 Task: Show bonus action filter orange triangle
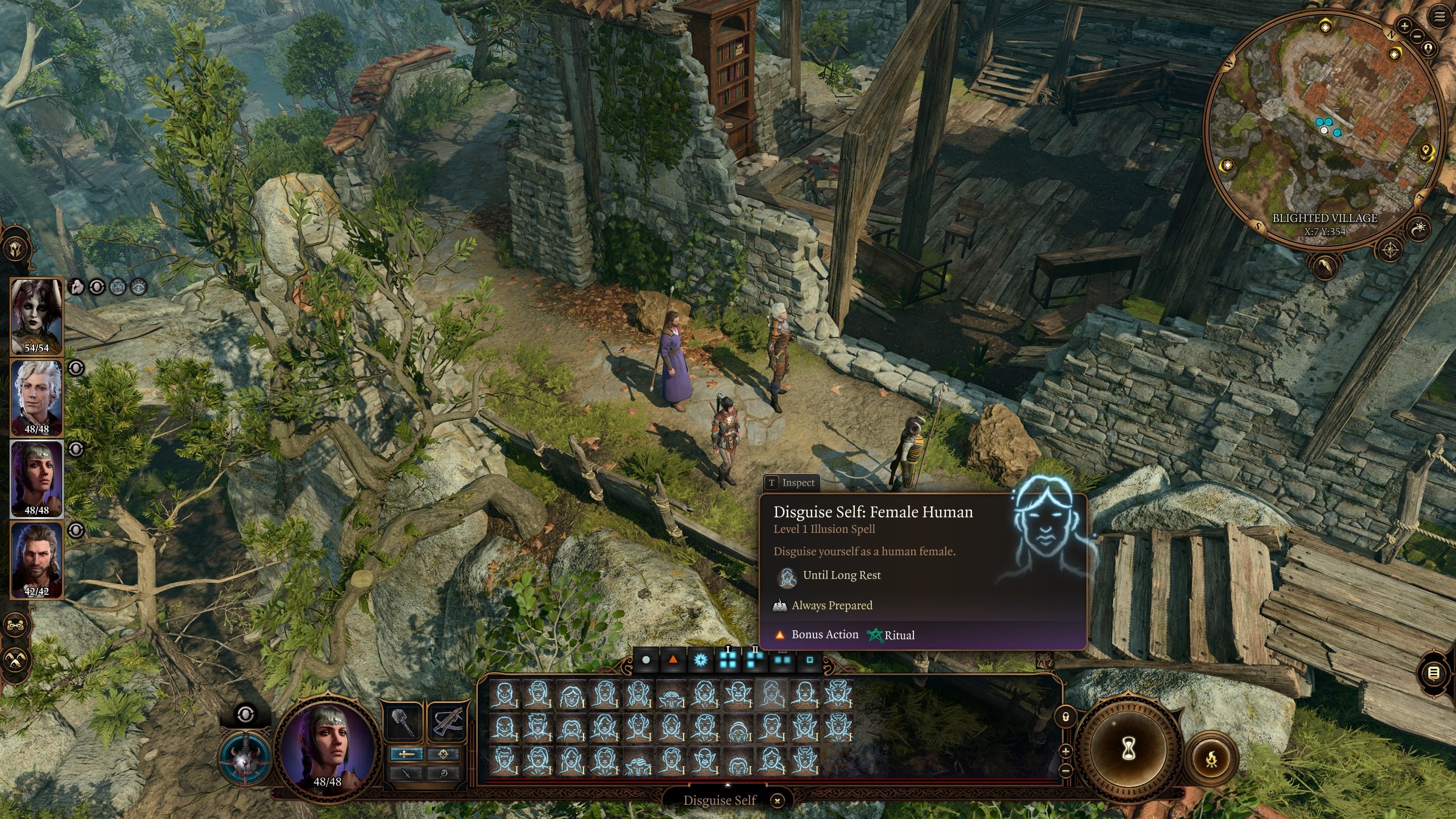tap(673, 660)
